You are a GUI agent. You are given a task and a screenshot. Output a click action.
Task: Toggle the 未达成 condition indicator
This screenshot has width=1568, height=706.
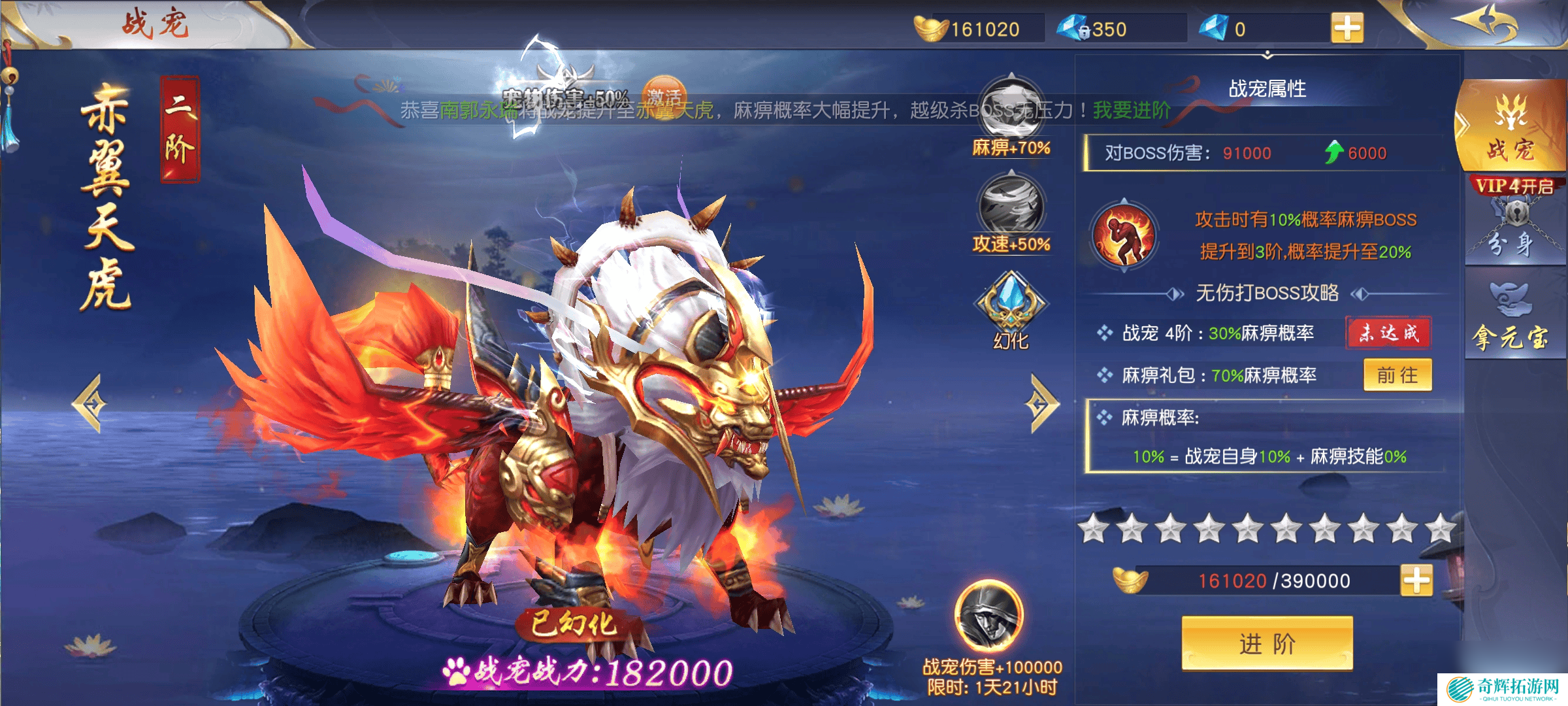pyautogui.click(x=1388, y=333)
